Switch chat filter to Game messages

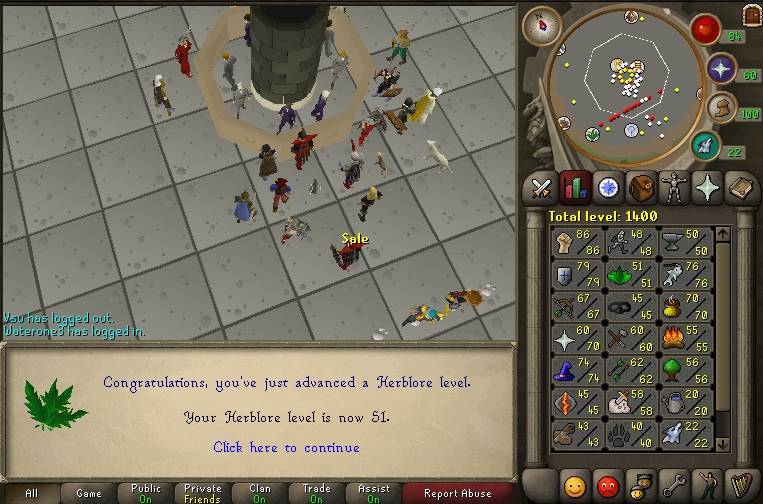coord(89,493)
